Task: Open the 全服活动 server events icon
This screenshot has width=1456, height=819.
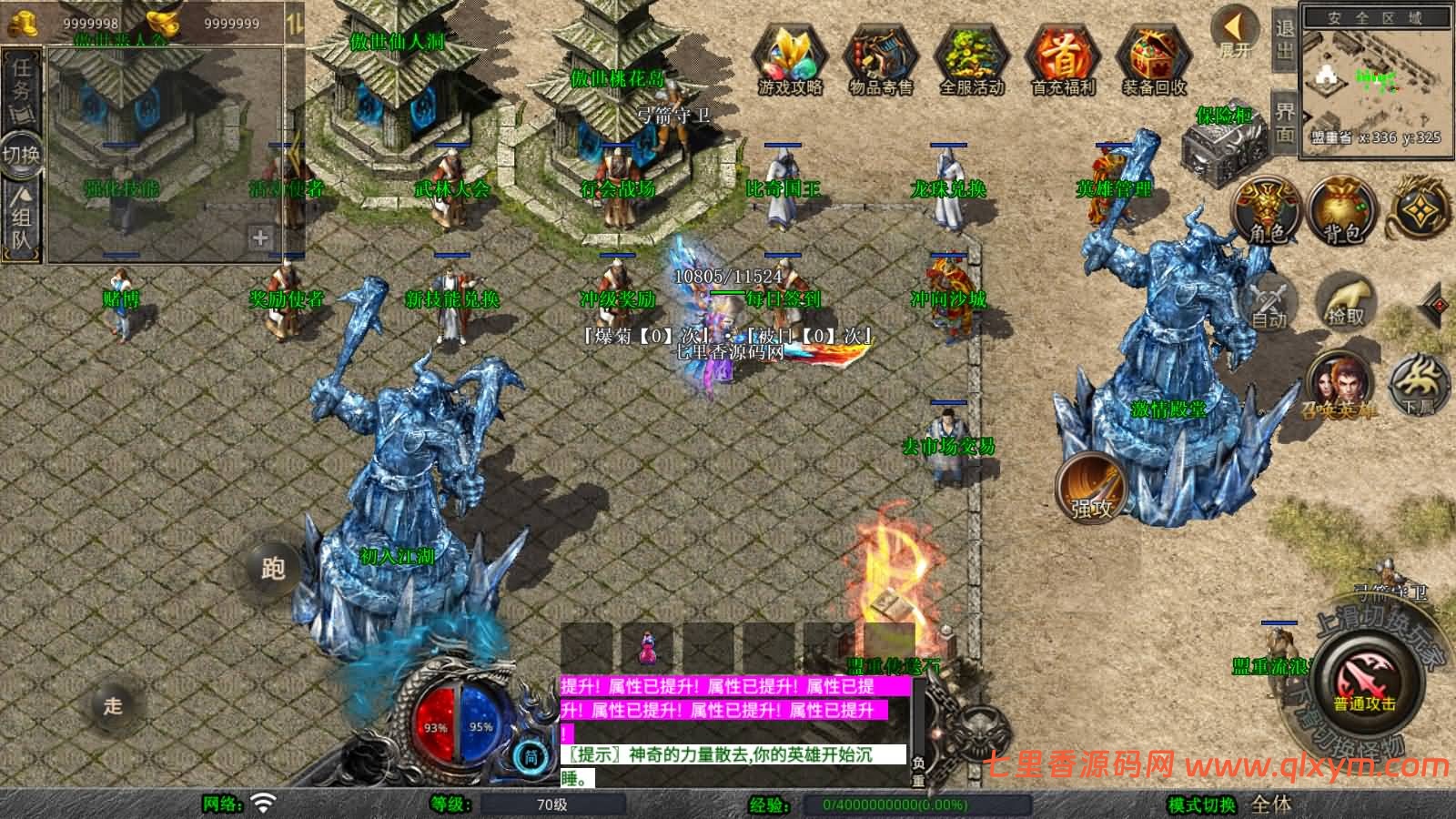Action: (x=974, y=55)
